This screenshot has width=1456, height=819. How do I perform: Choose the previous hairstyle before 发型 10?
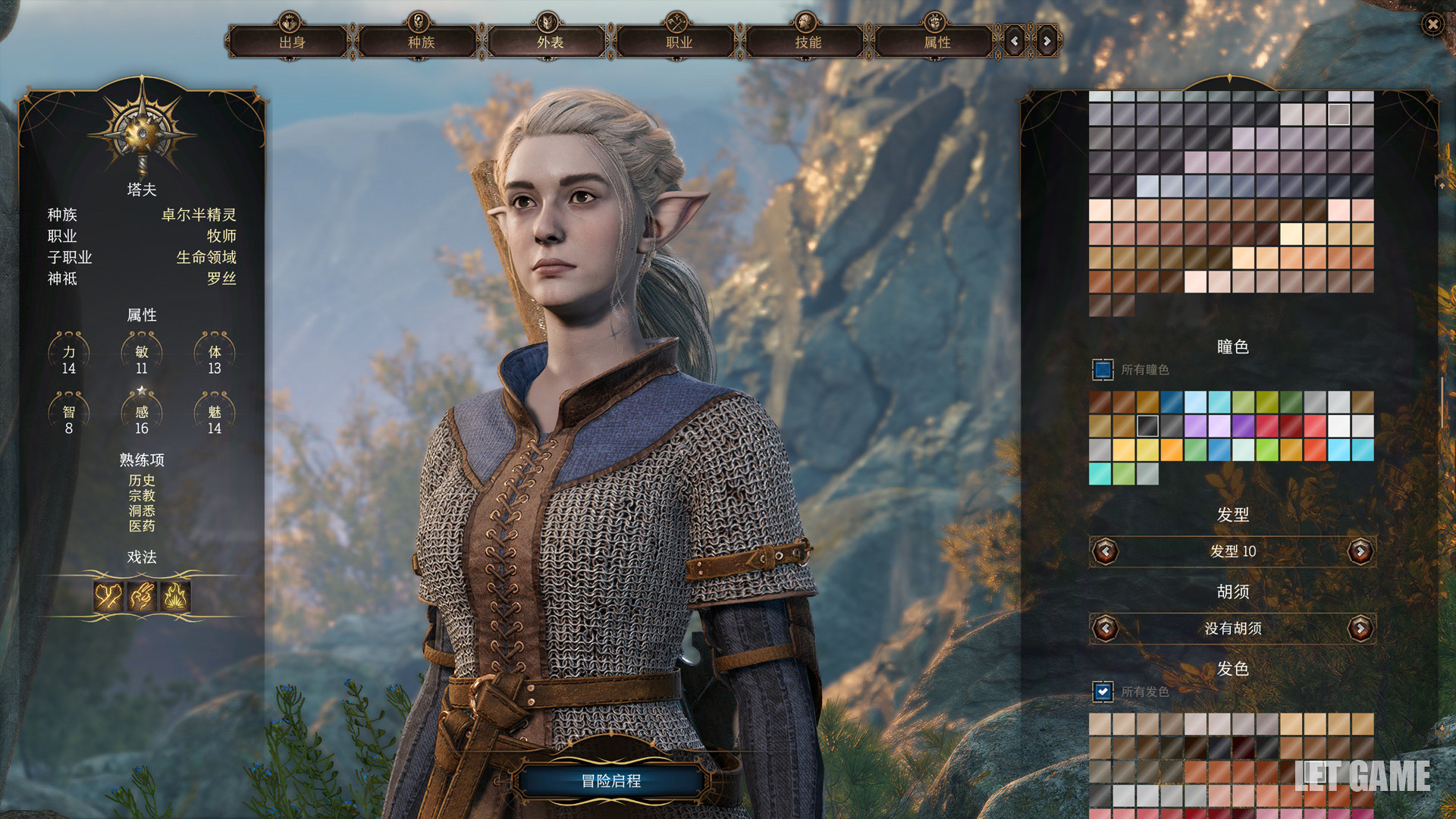click(1106, 551)
